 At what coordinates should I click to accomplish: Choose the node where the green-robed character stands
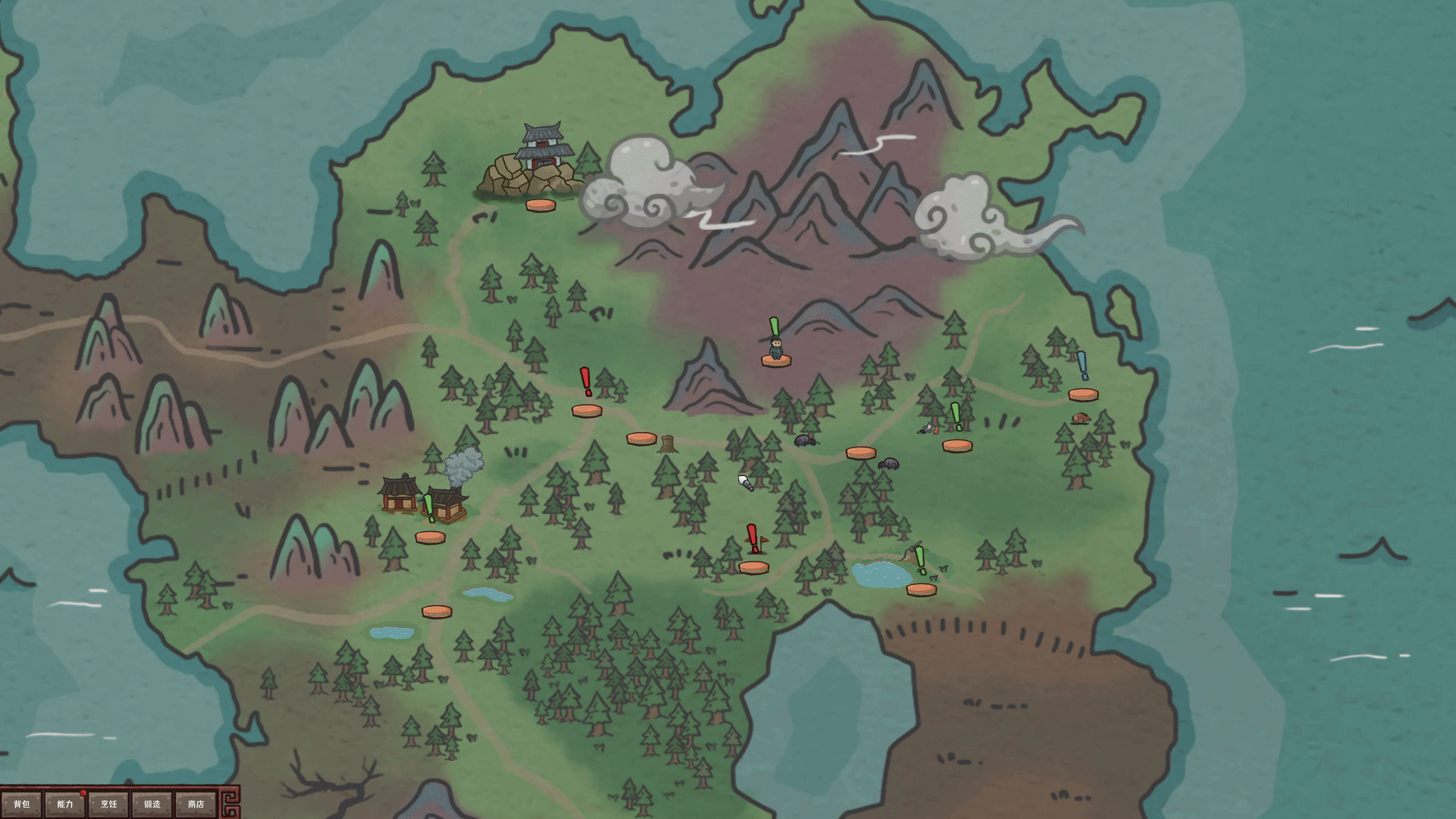pos(776,360)
